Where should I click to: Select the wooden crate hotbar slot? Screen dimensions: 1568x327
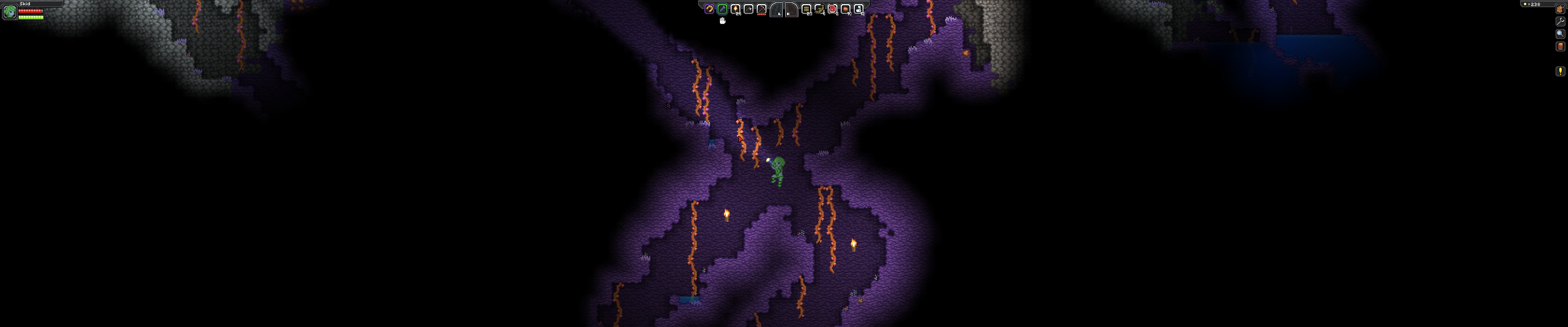click(x=806, y=8)
